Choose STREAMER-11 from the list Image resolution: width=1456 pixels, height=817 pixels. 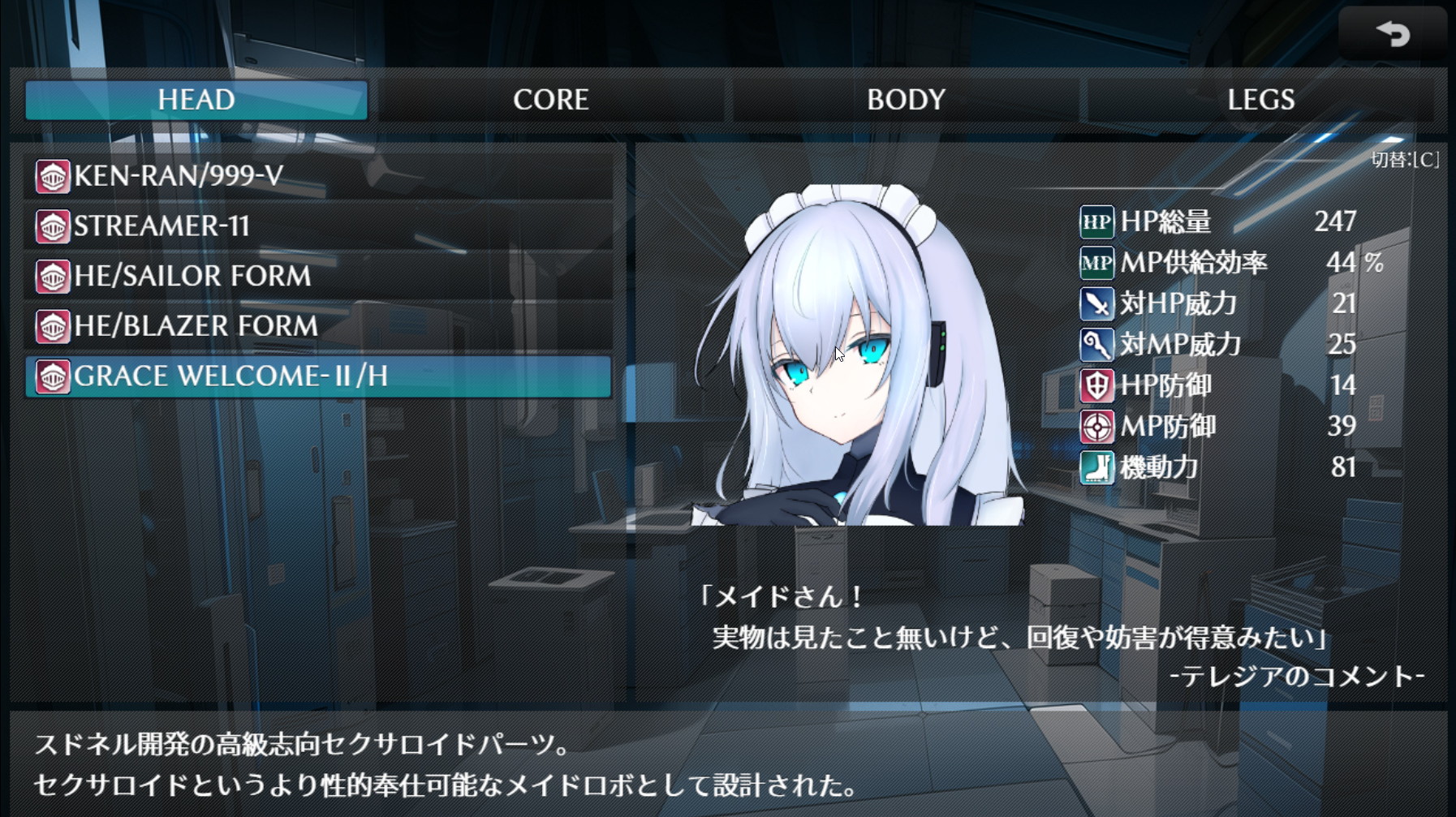pos(318,226)
